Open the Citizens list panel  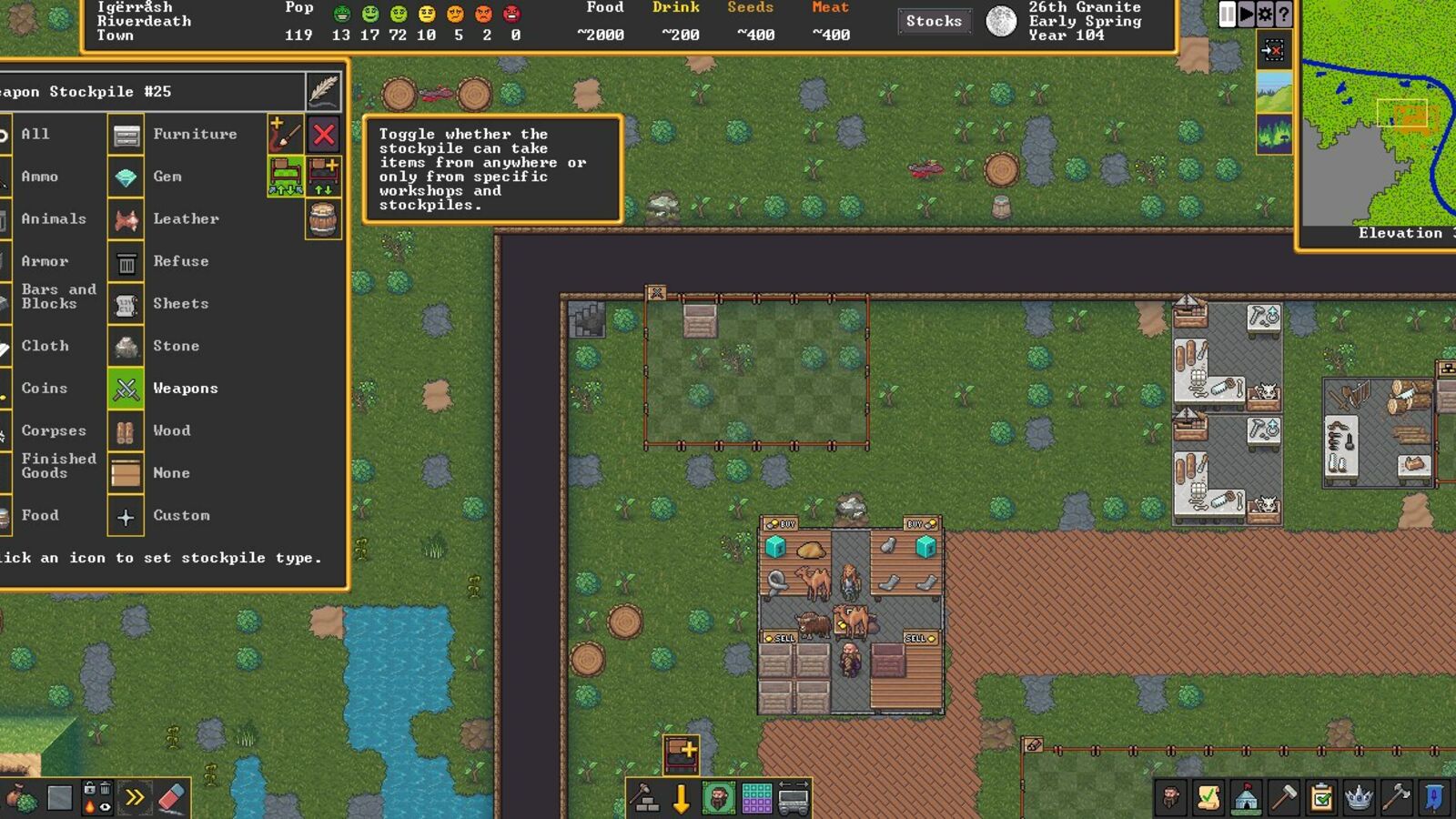coord(1173,798)
